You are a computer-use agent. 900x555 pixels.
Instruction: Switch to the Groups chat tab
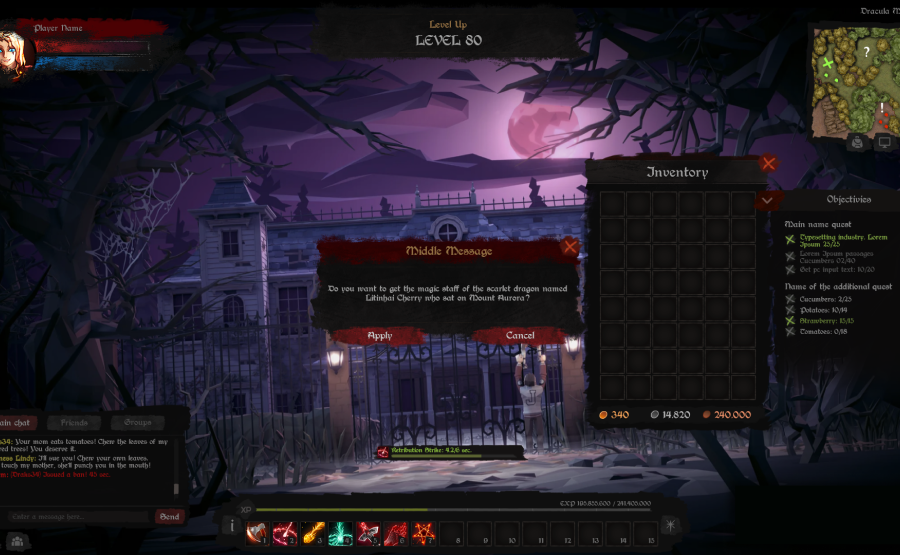click(x=138, y=423)
